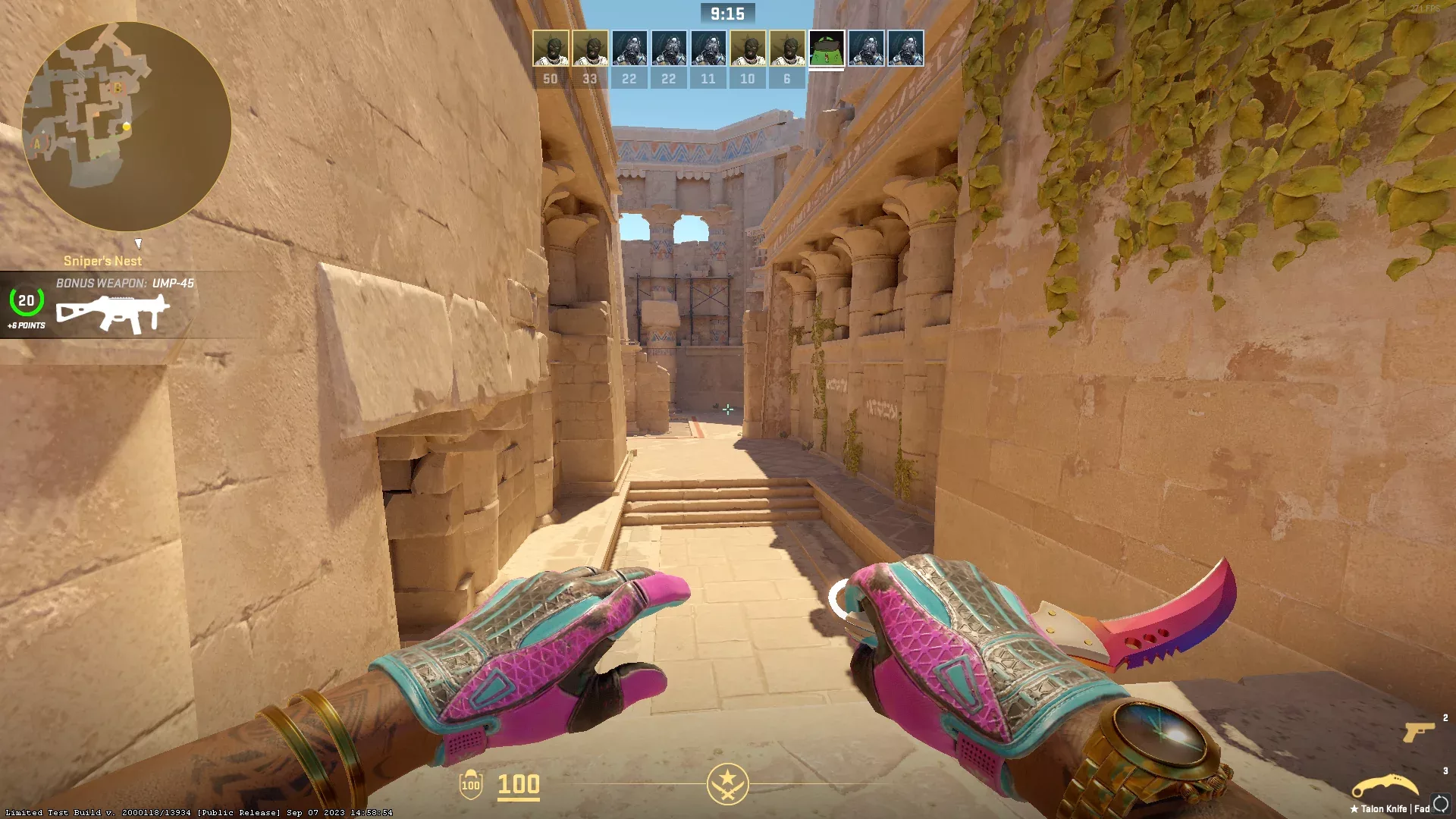This screenshot has width=1456, height=819.
Task: Click the health value showing 100
Action: click(x=518, y=786)
